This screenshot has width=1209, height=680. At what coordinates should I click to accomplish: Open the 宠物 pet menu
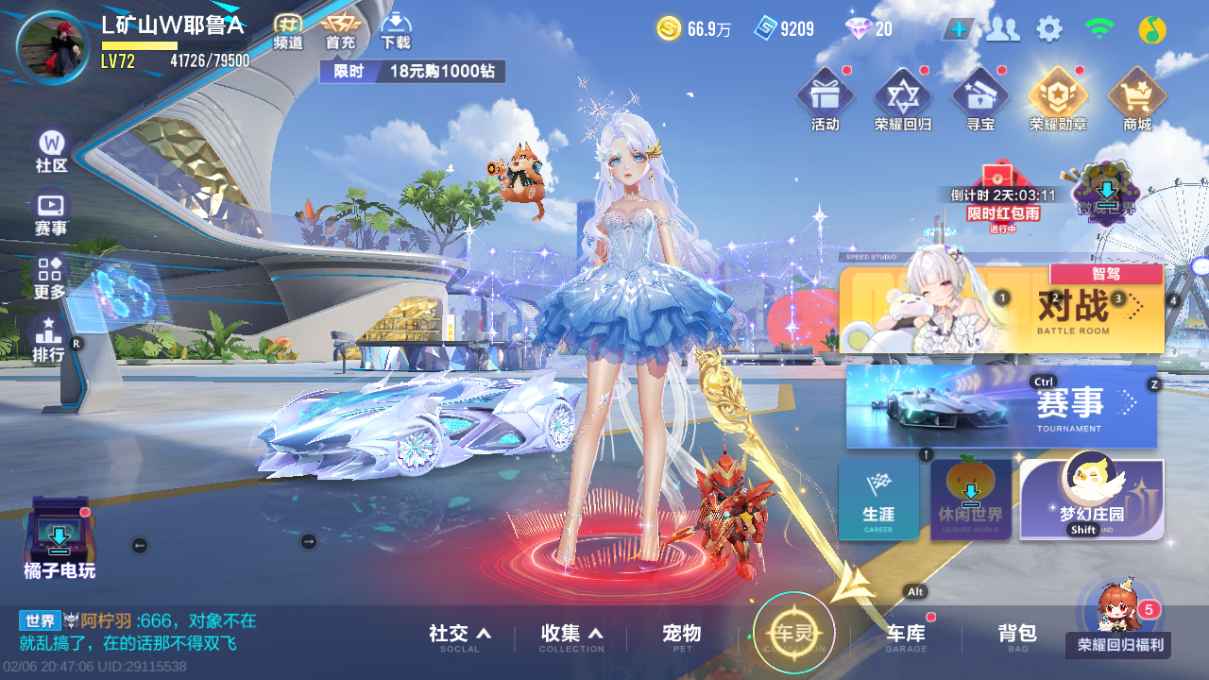click(x=682, y=634)
